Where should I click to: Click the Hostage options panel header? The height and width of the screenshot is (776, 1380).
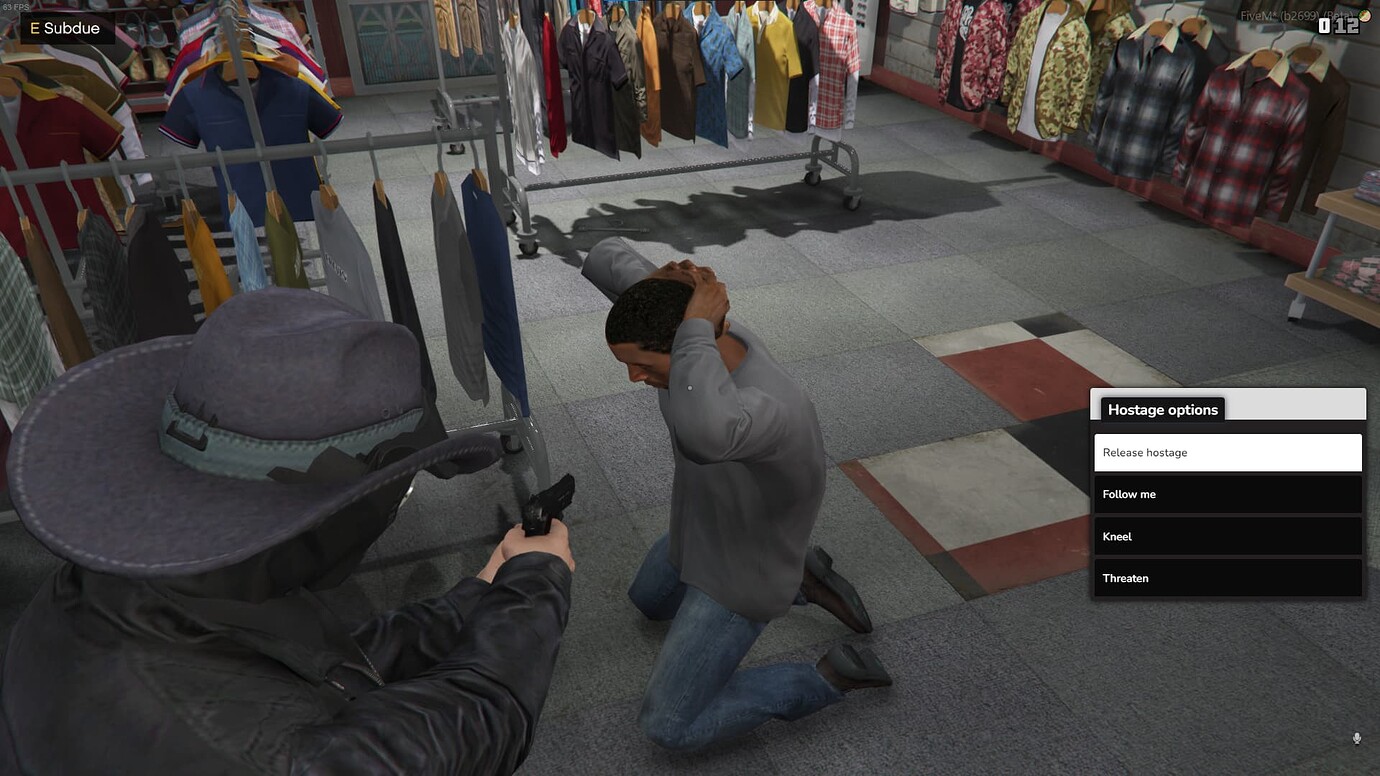[x=1162, y=409]
